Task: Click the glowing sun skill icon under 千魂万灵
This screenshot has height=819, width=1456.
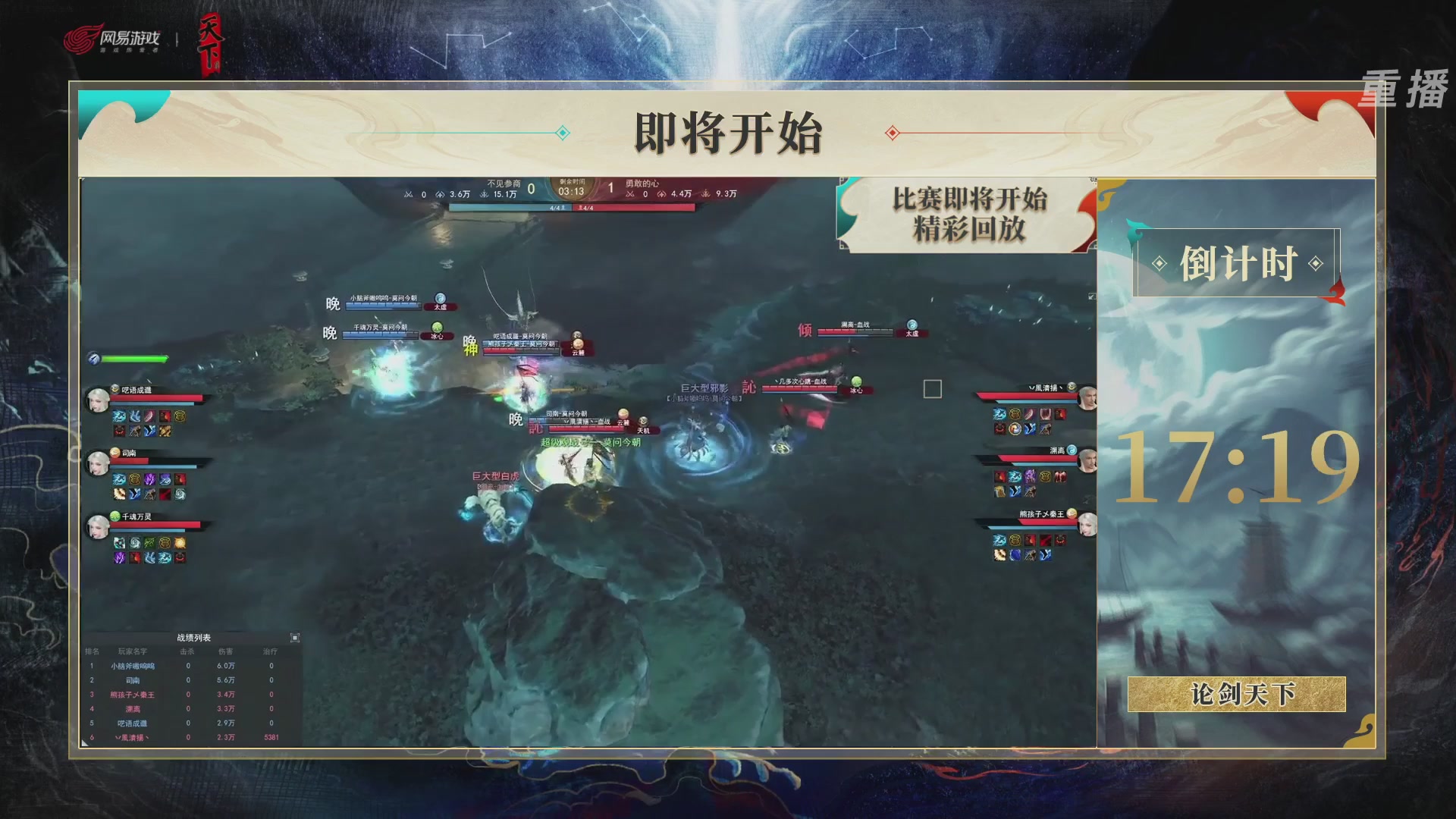Action: point(180,544)
